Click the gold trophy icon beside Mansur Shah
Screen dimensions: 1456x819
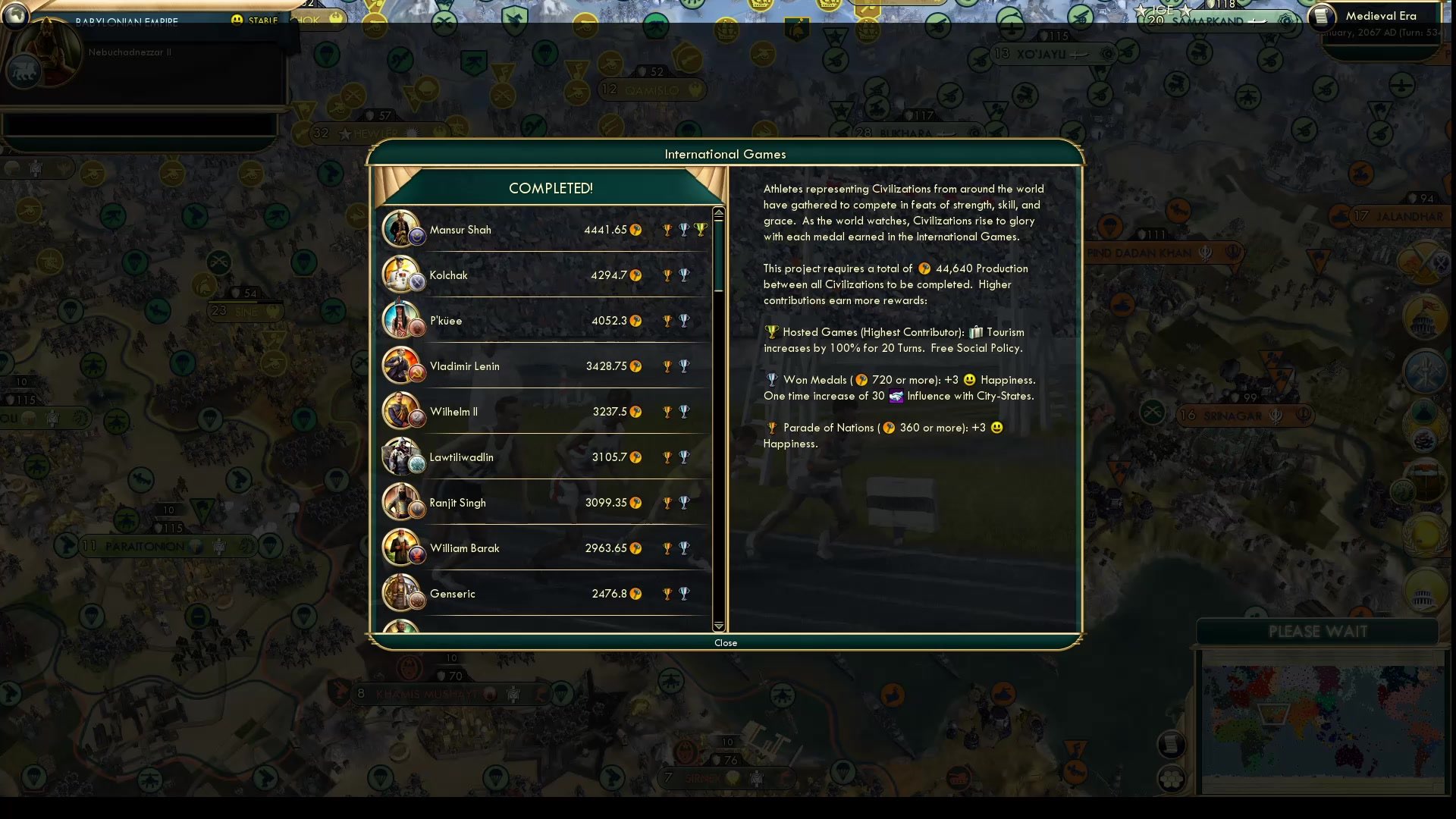(x=667, y=229)
